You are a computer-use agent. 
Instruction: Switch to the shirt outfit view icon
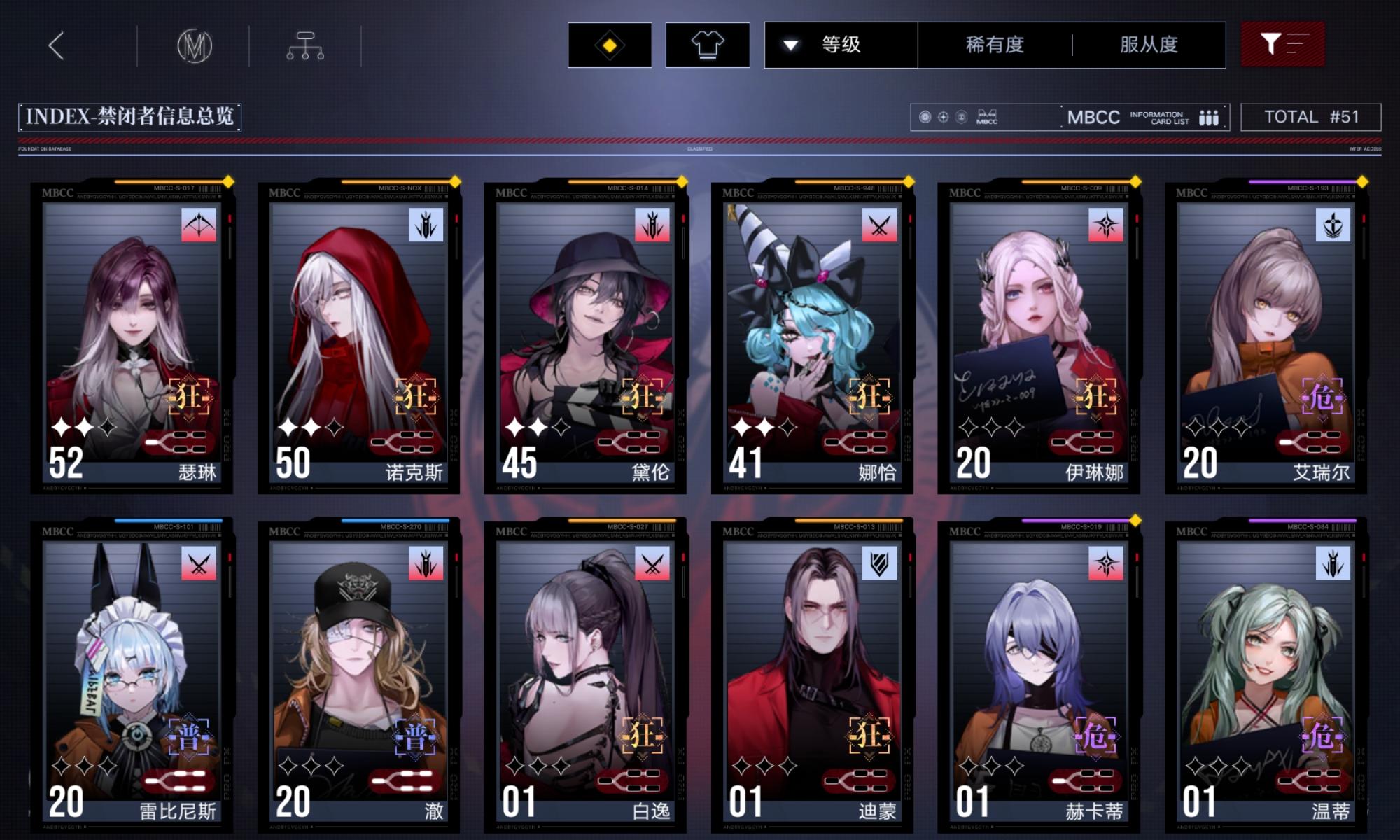pyautogui.click(x=709, y=43)
